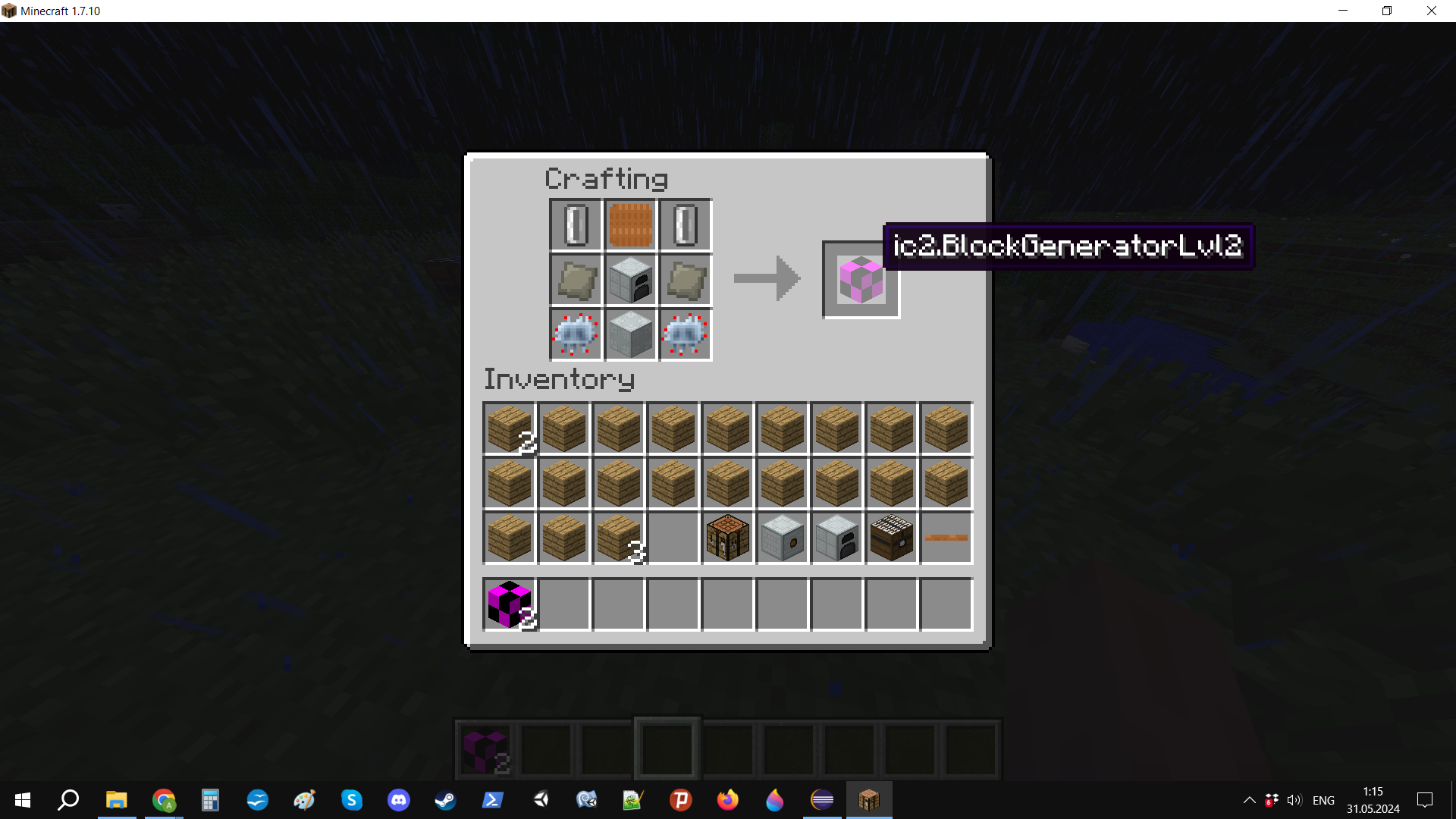The image size is (1456, 819).
Task: Grab the orange cable item in the inventory
Action: 946,538
